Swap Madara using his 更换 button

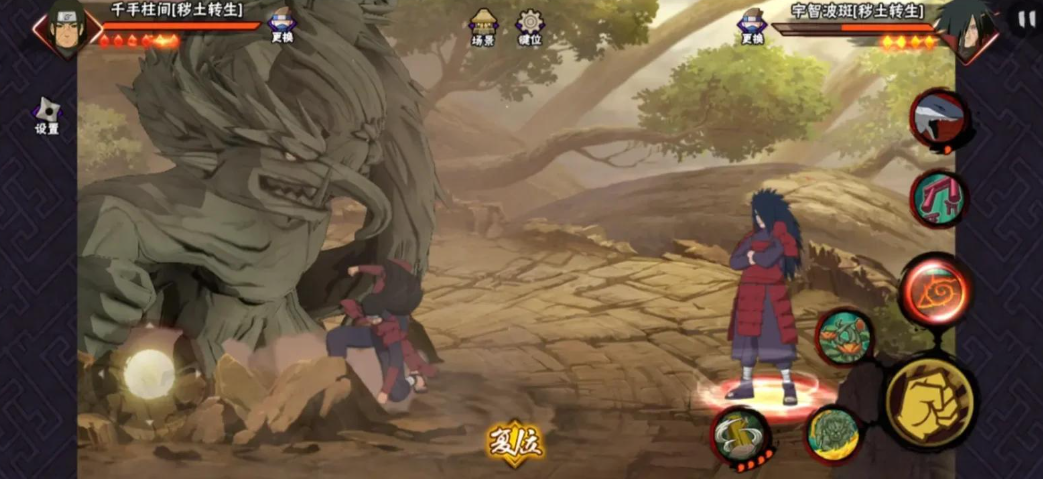[x=752, y=25]
